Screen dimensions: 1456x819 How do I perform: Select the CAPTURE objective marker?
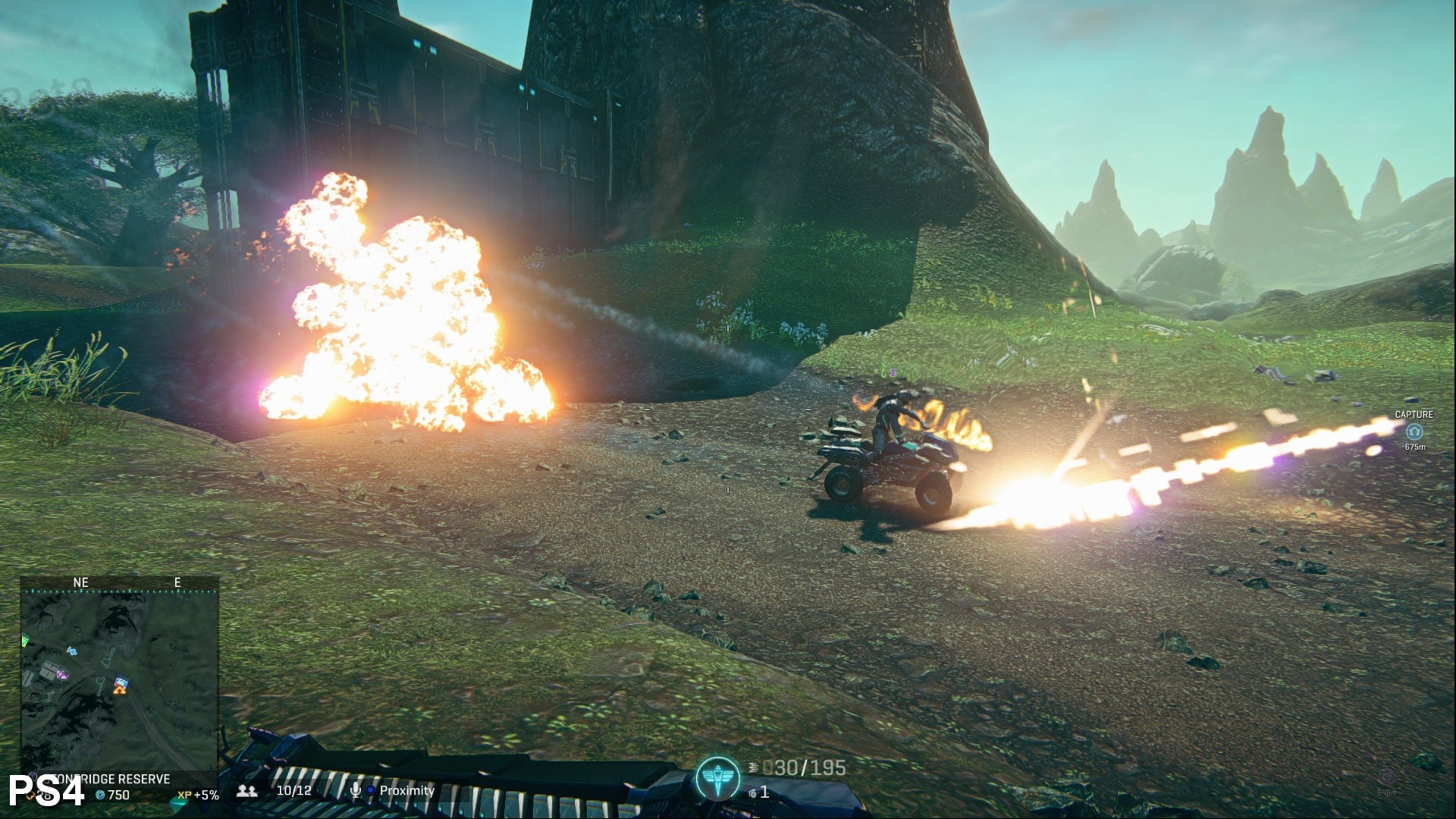[1414, 431]
